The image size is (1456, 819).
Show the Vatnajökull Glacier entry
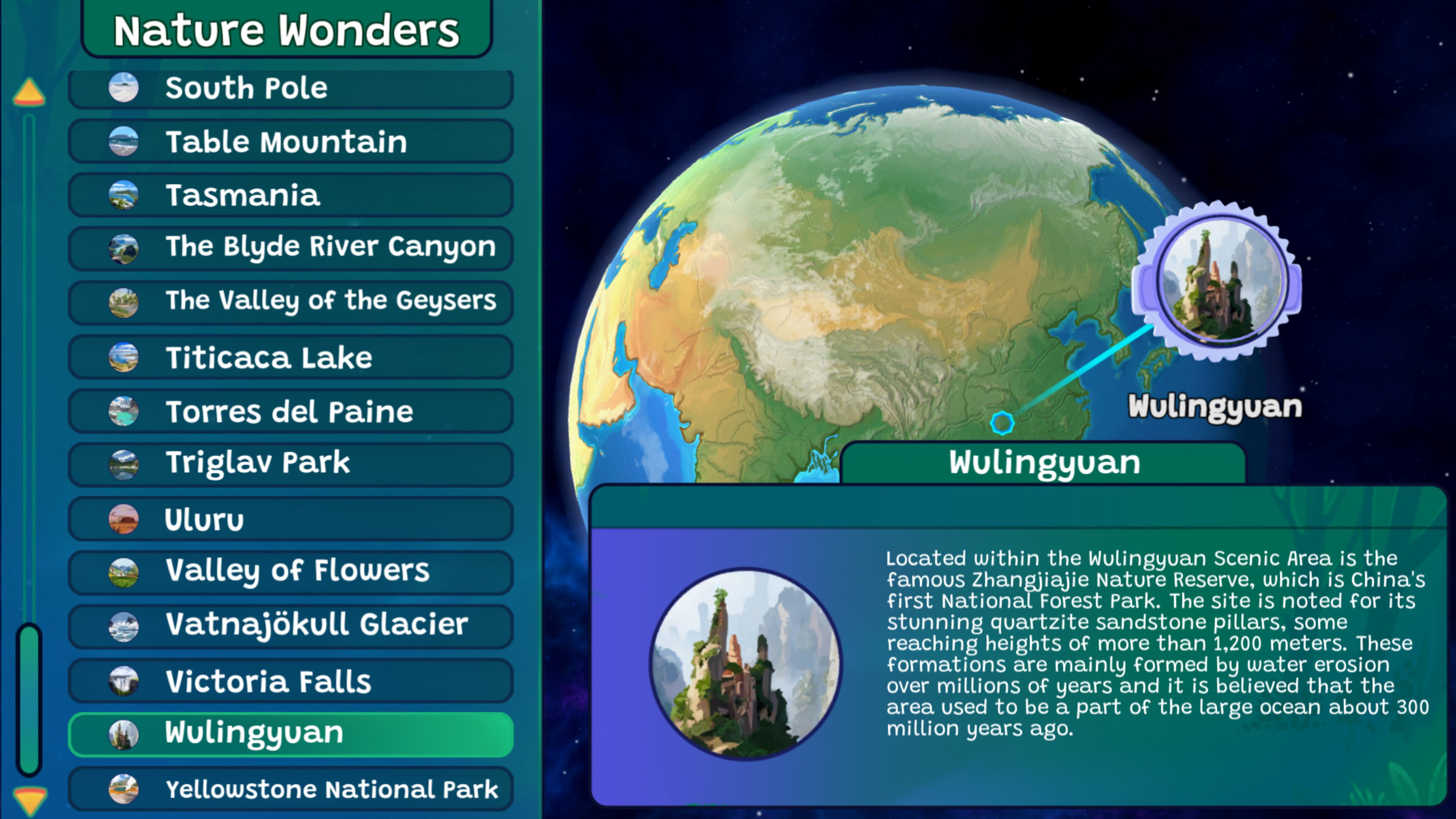(290, 625)
